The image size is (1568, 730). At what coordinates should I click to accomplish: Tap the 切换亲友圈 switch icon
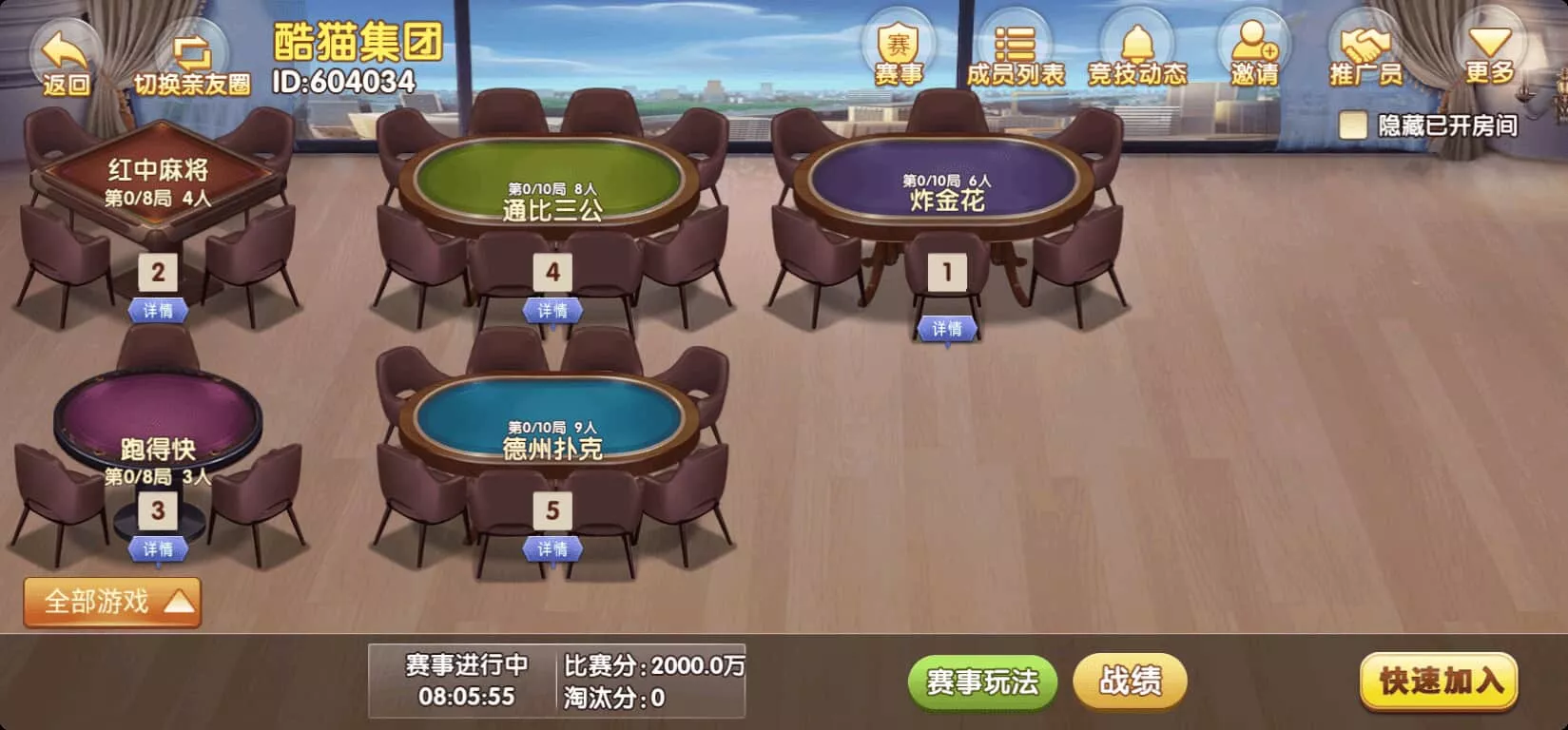[x=191, y=48]
